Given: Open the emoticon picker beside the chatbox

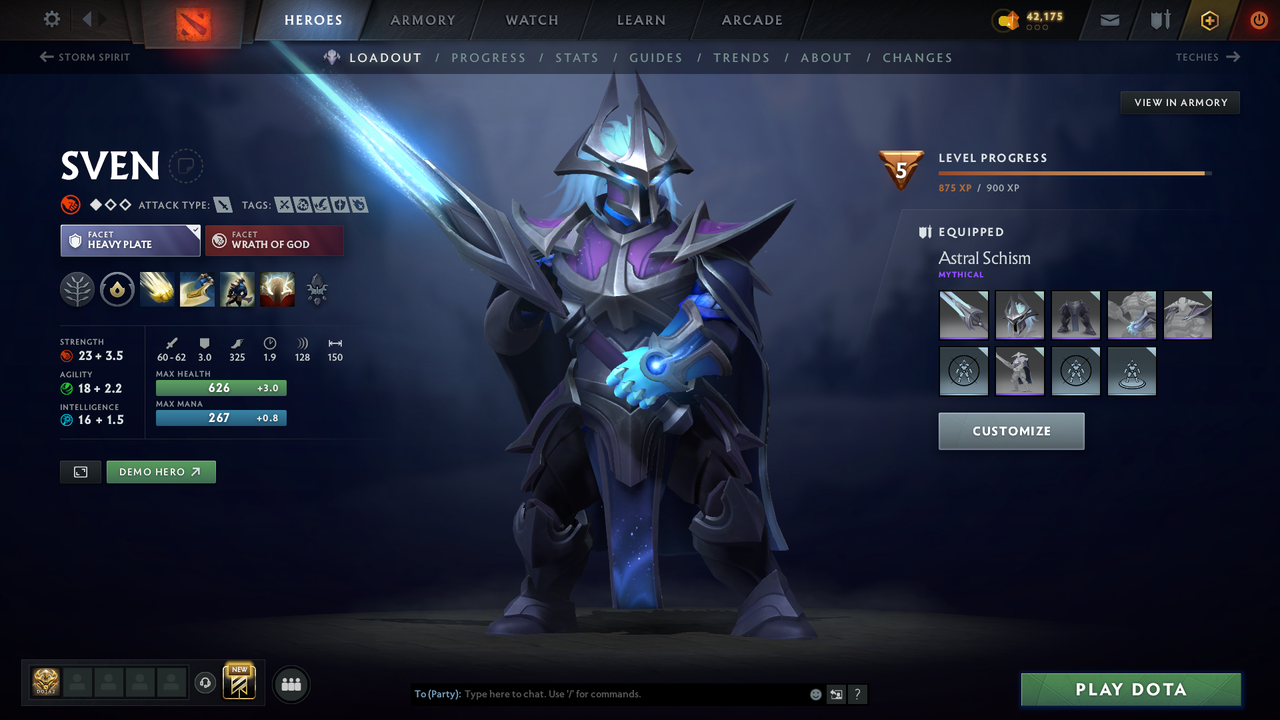Looking at the screenshot, I should point(815,693).
